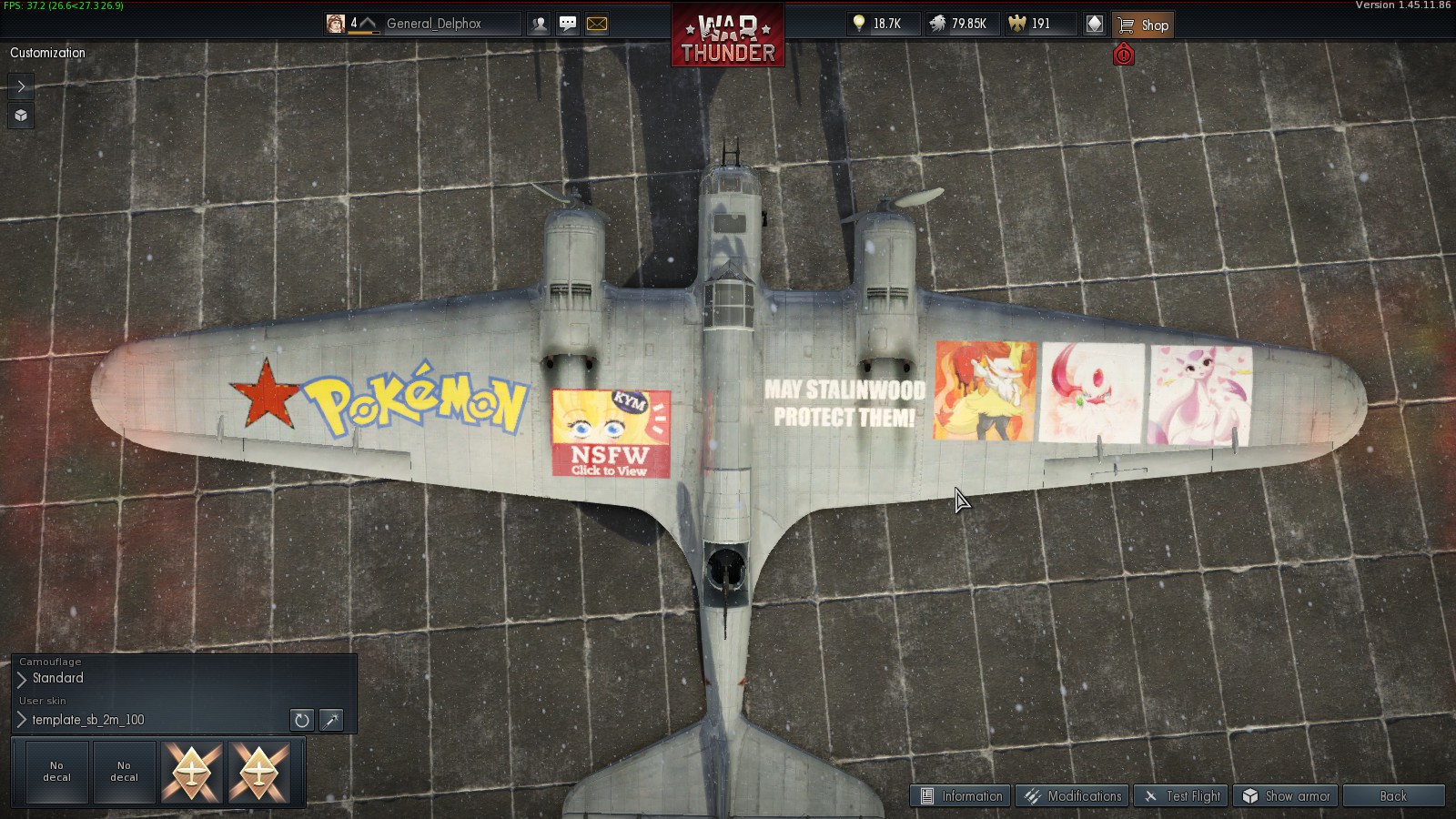Image resolution: width=1456 pixels, height=819 pixels.
Task: Check the mail envelope icon
Action: (x=597, y=25)
